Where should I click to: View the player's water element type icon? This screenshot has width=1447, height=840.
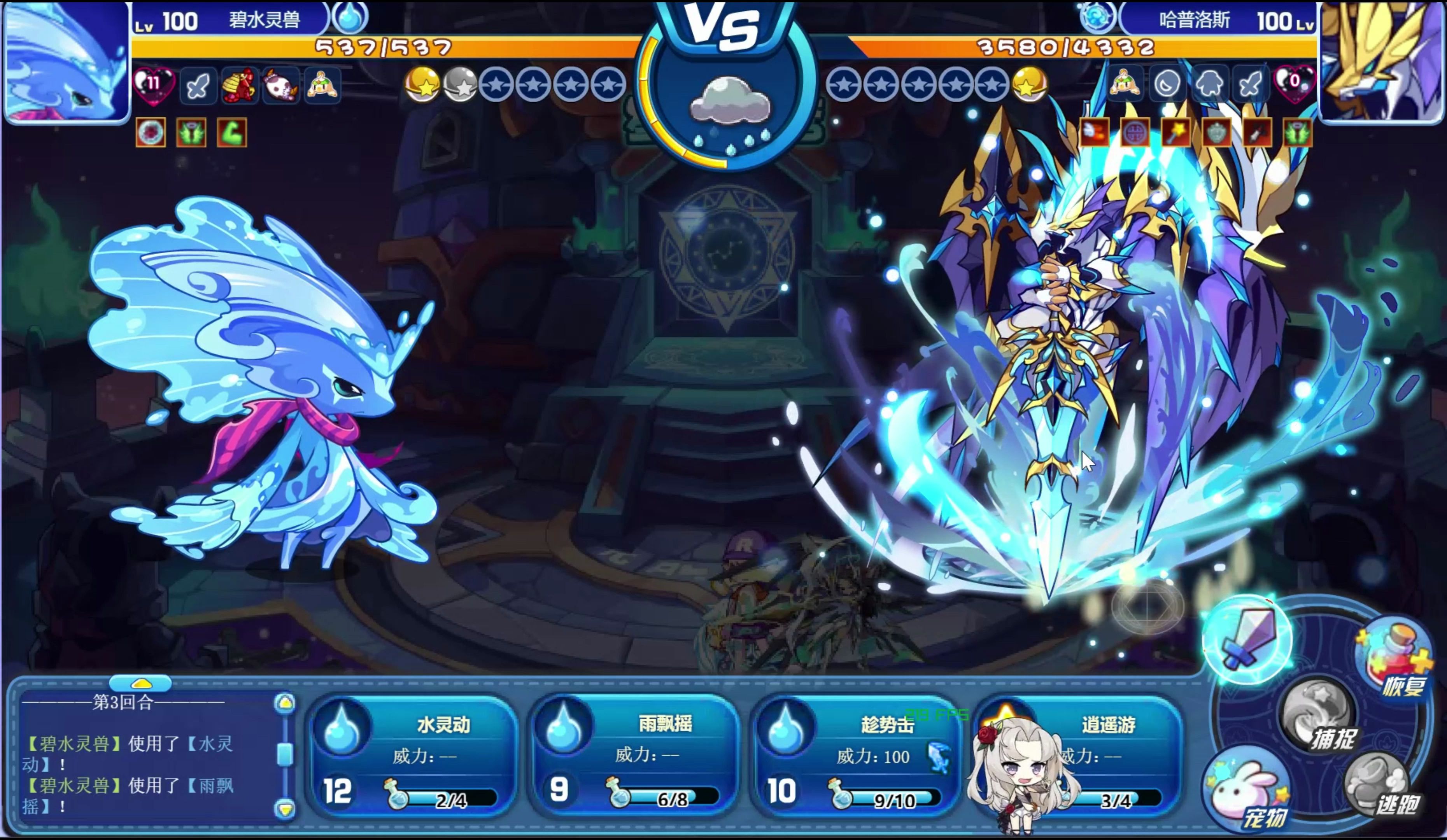[349, 18]
